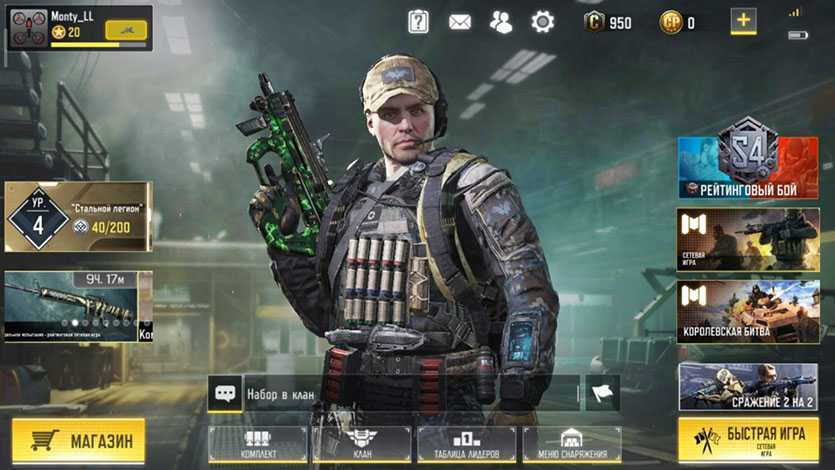Open Monty_LL player profile
835x470 pixels.
(78, 27)
